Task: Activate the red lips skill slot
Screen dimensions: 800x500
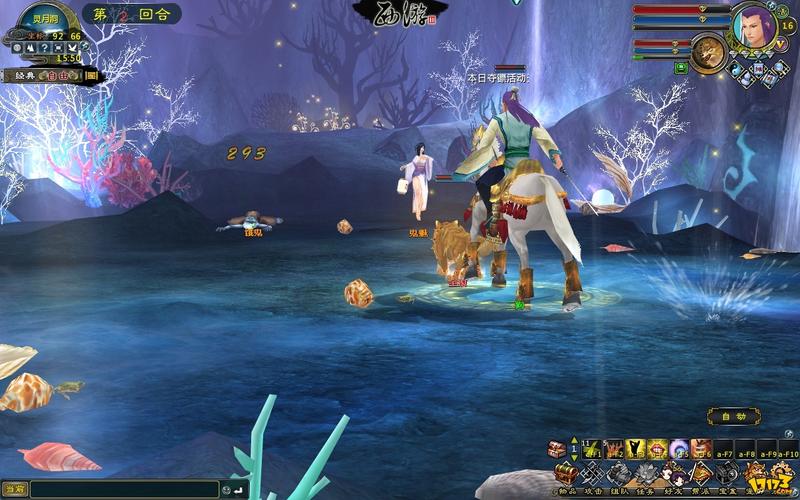Action: 656,449
